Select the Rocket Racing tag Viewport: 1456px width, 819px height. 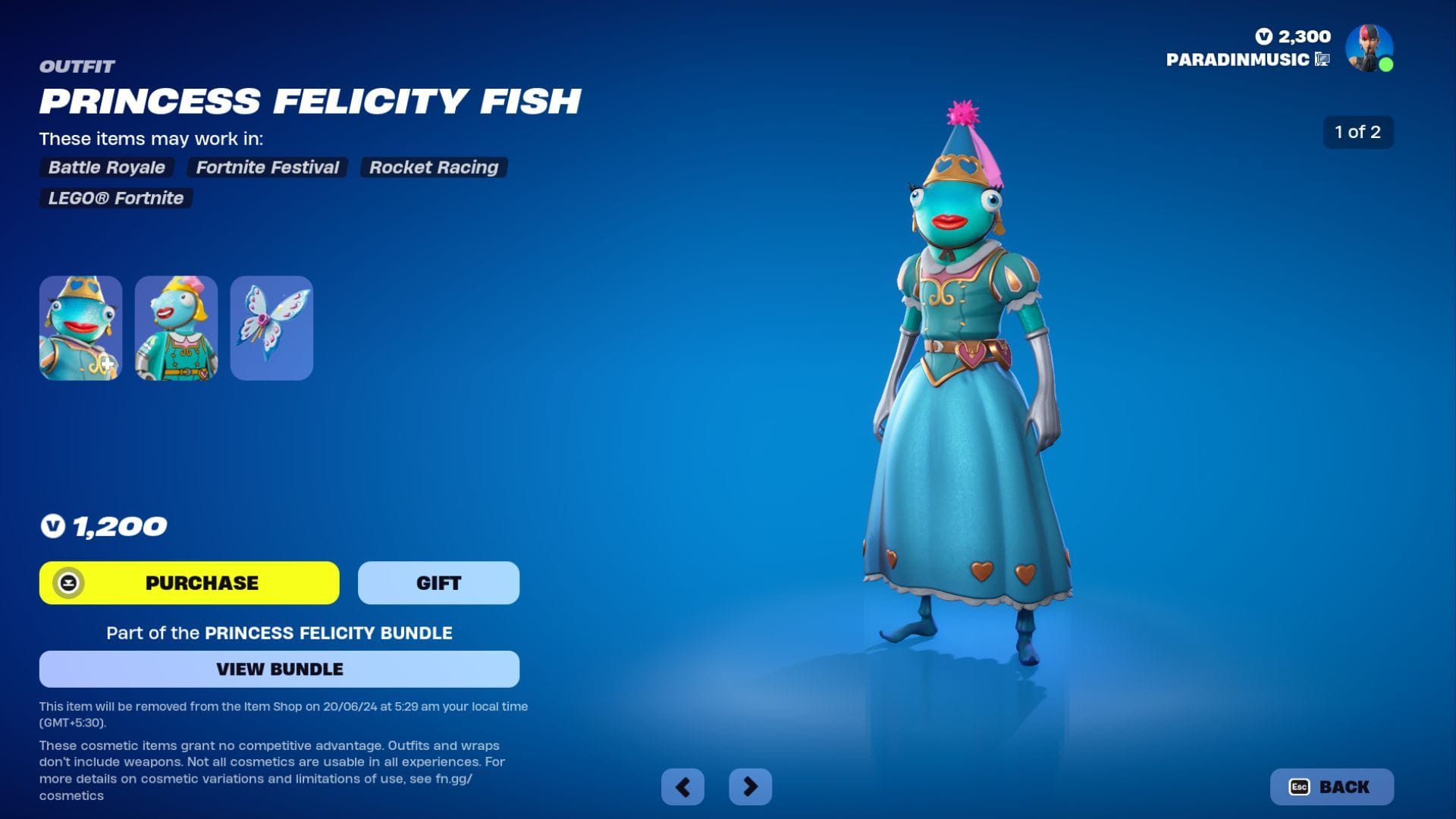pyautogui.click(x=433, y=168)
